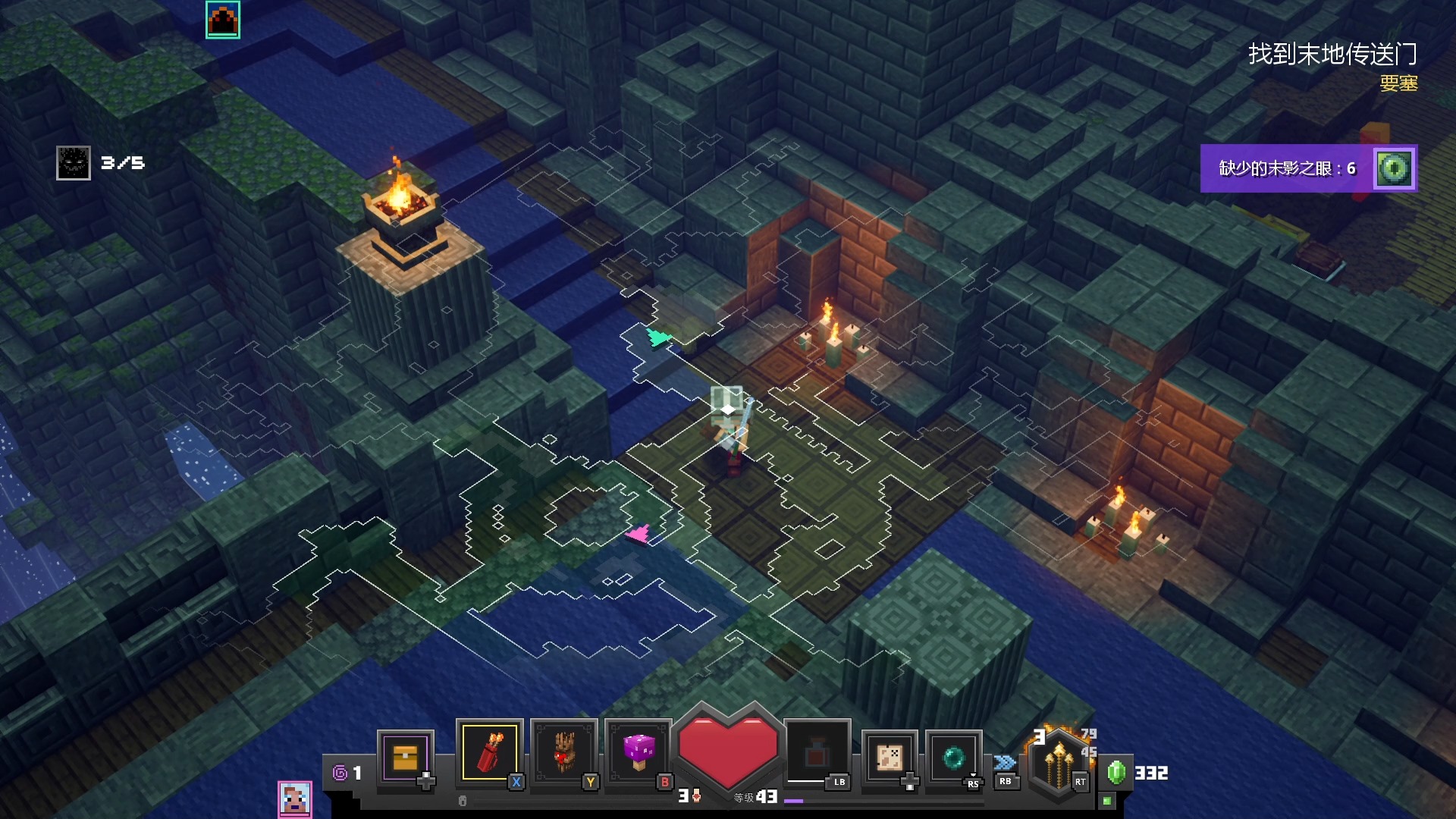Click the arrow quiver ammo icon
This screenshot has width=1456, height=819.
point(1059,762)
